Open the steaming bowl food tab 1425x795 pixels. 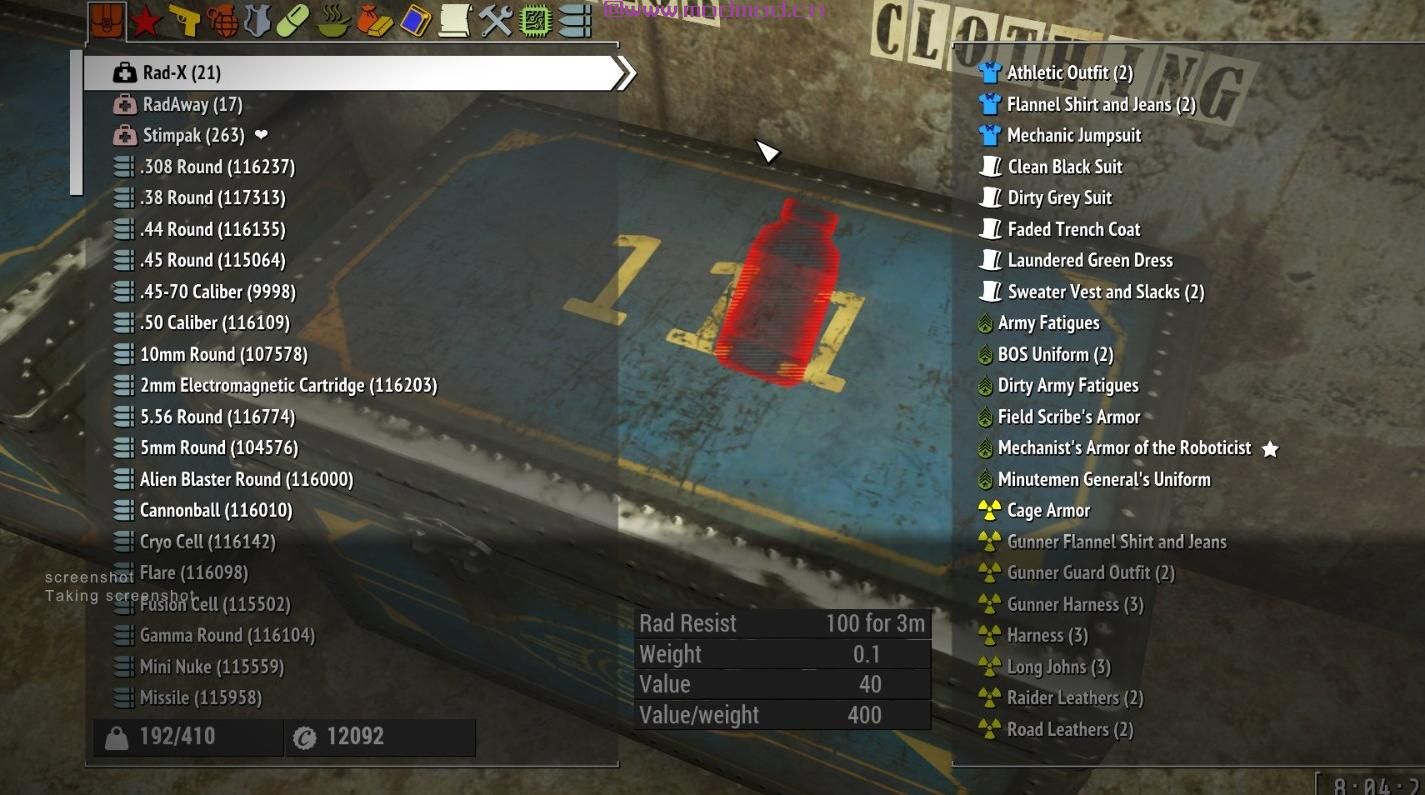click(x=332, y=21)
